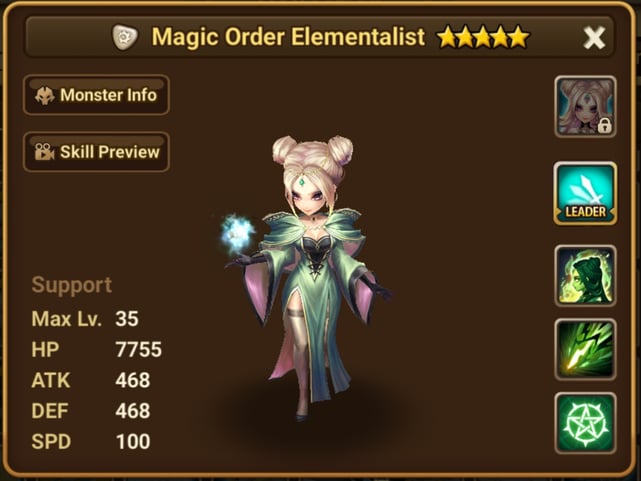641x481 pixels.
Task: View the Leader skill icon
Action: (585, 192)
